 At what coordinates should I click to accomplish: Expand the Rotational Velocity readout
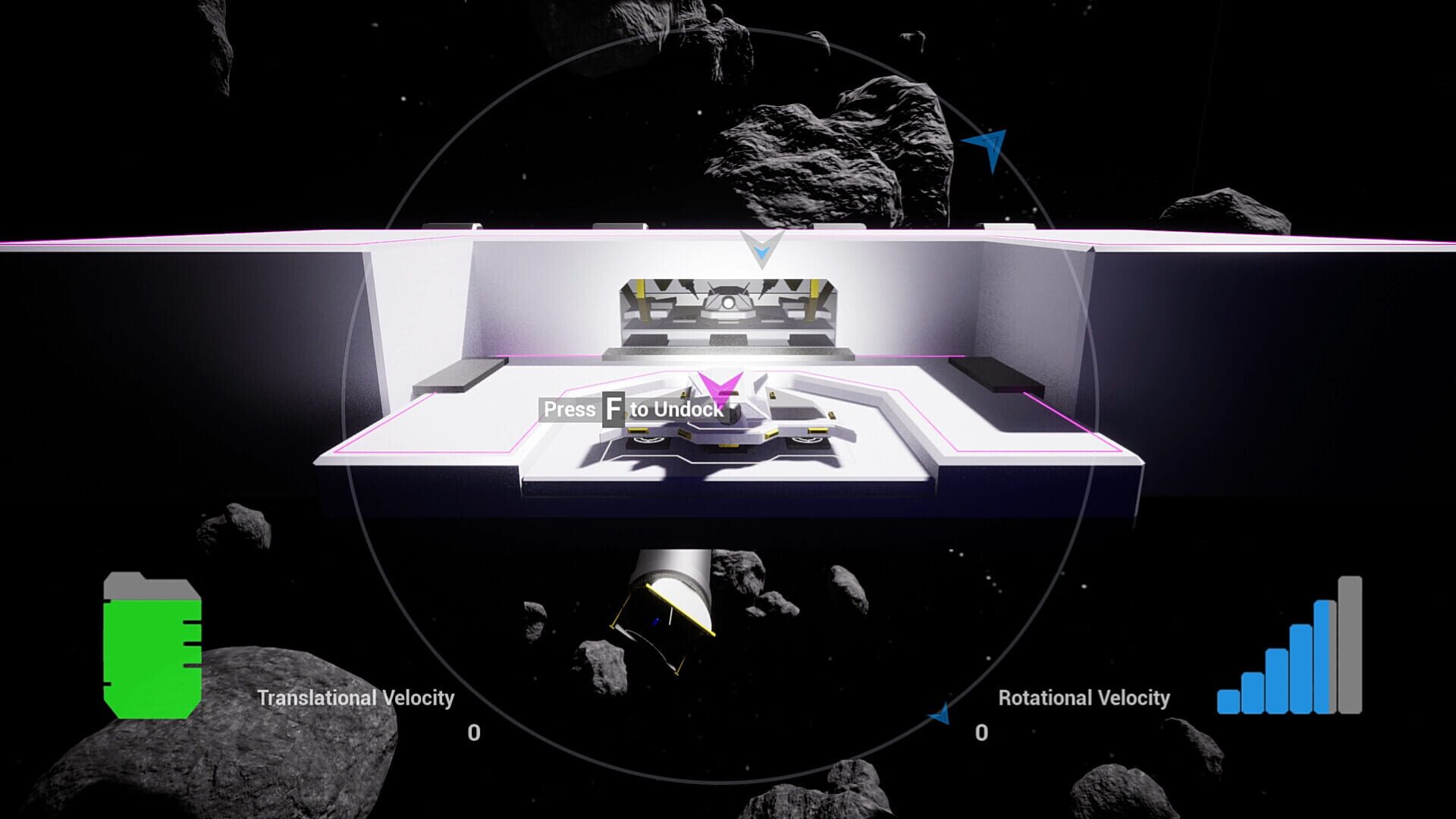point(982,732)
